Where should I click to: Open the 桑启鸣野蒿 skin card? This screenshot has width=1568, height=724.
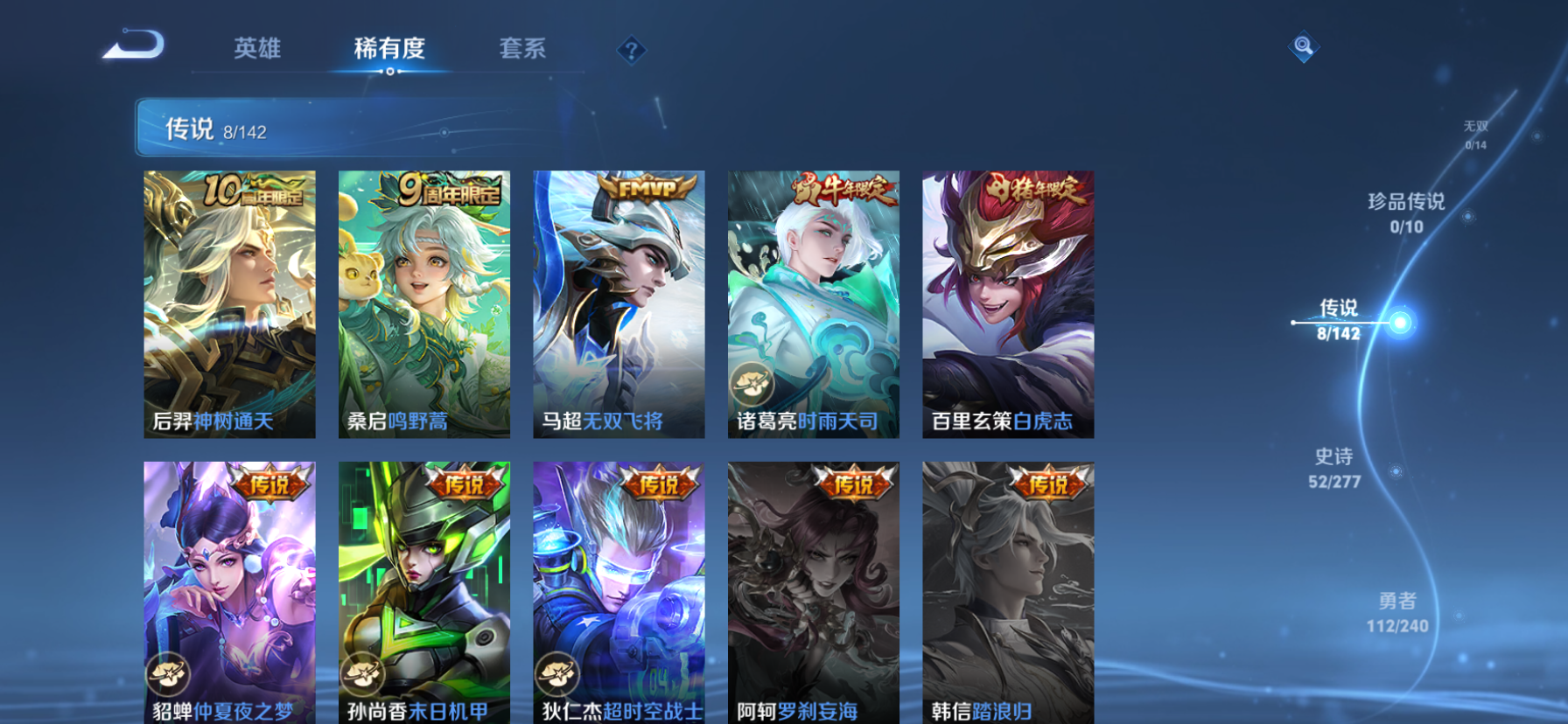coord(423,302)
